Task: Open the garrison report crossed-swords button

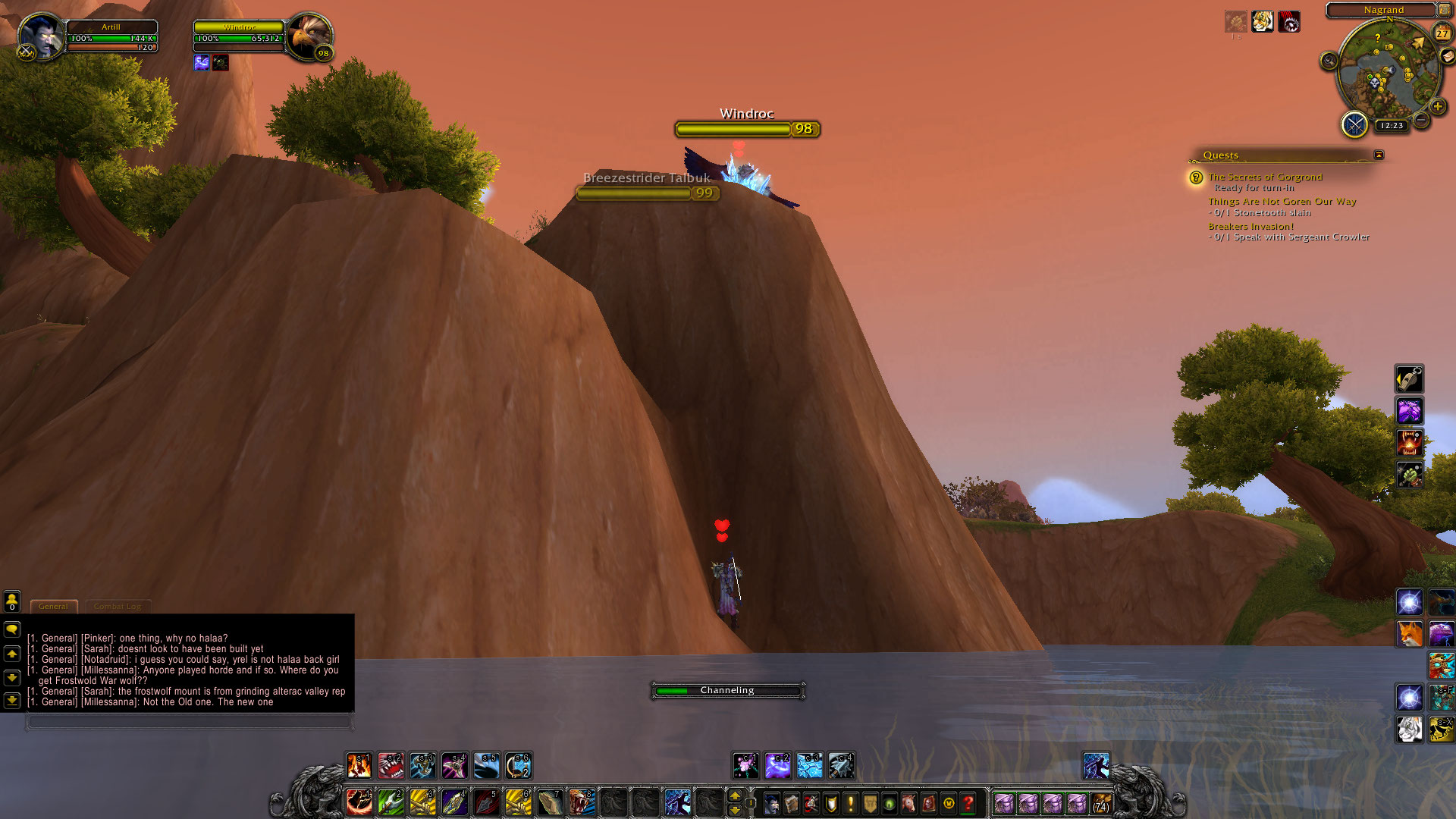Action: [1354, 124]
